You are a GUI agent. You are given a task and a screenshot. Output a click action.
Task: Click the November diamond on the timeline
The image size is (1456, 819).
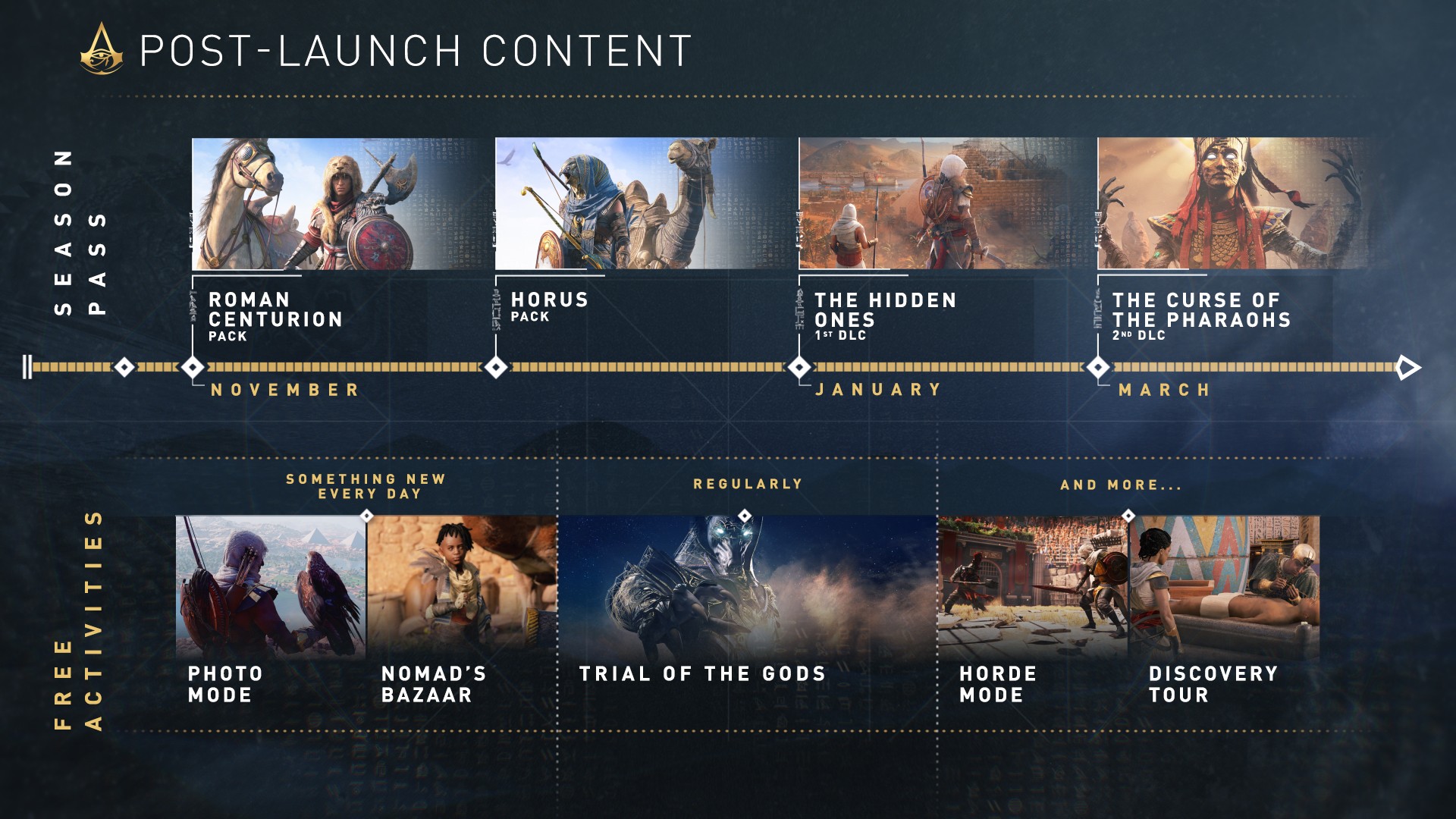click(x=193, y=368)
